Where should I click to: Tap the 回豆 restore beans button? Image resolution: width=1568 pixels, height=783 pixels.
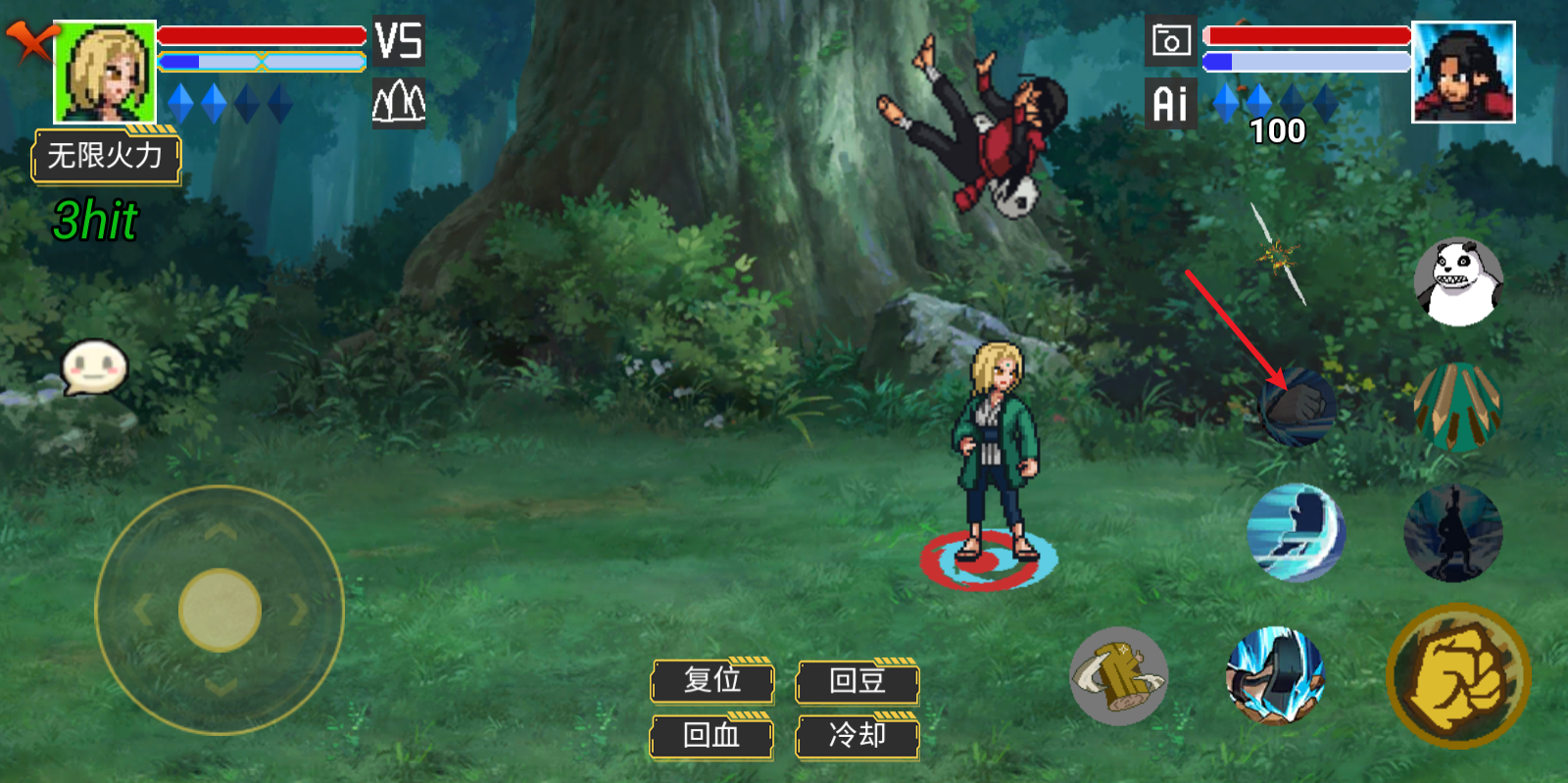click(857, 681)
